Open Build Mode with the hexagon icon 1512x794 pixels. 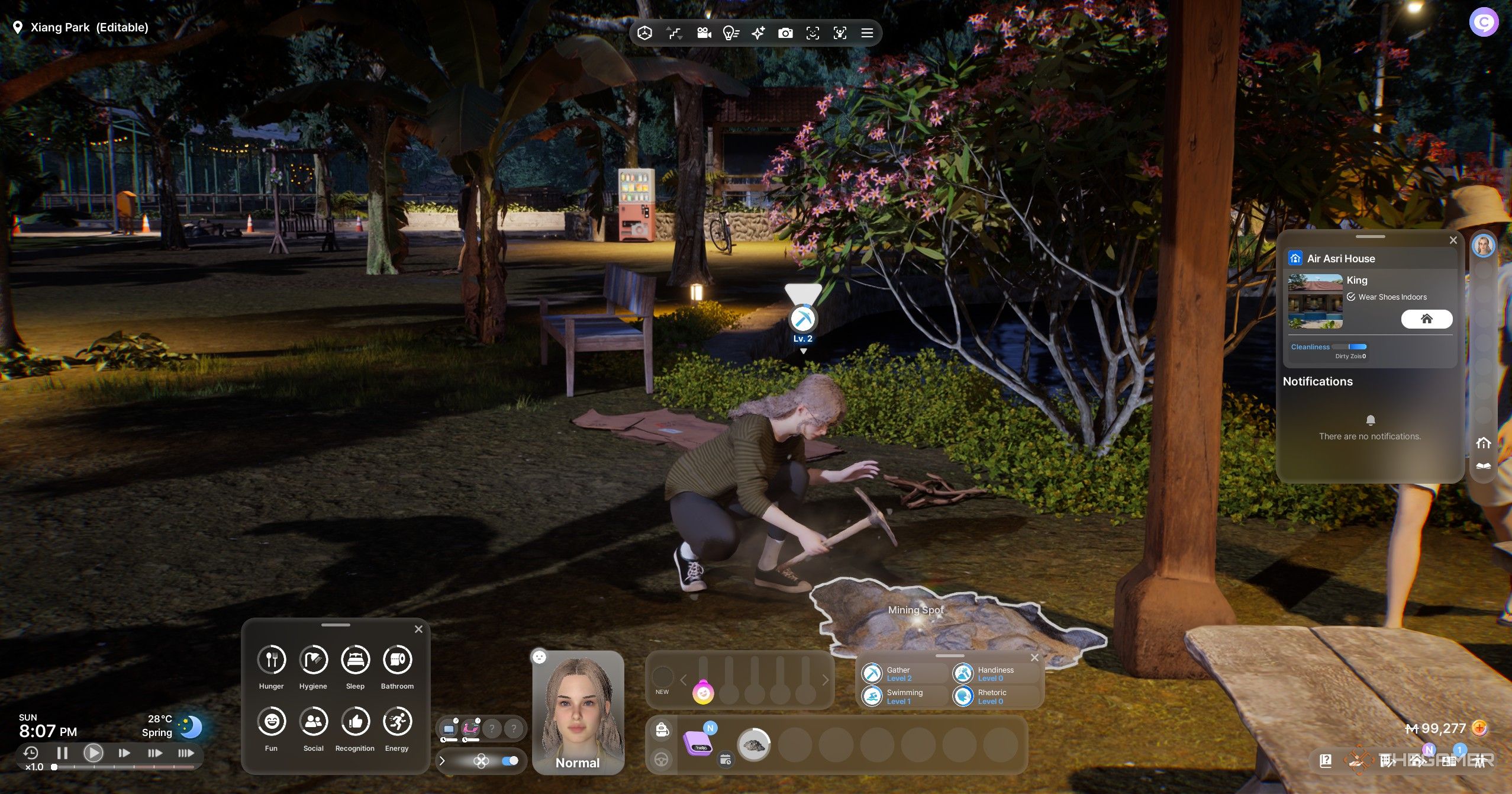tap(645, 33)
